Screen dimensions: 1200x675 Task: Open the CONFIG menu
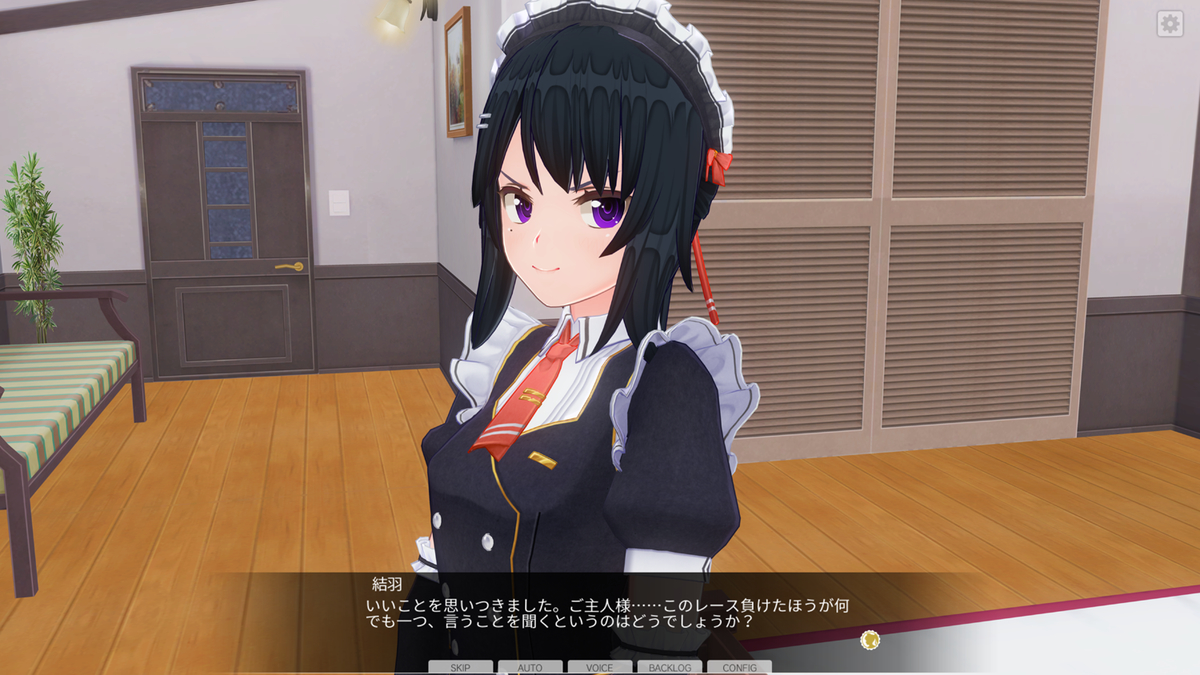[739, 667]
